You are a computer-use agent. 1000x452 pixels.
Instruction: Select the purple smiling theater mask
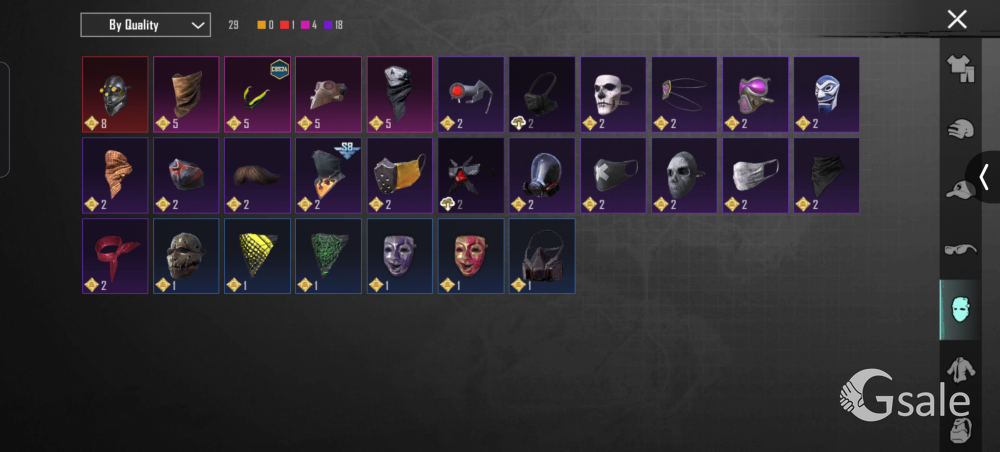399,254
